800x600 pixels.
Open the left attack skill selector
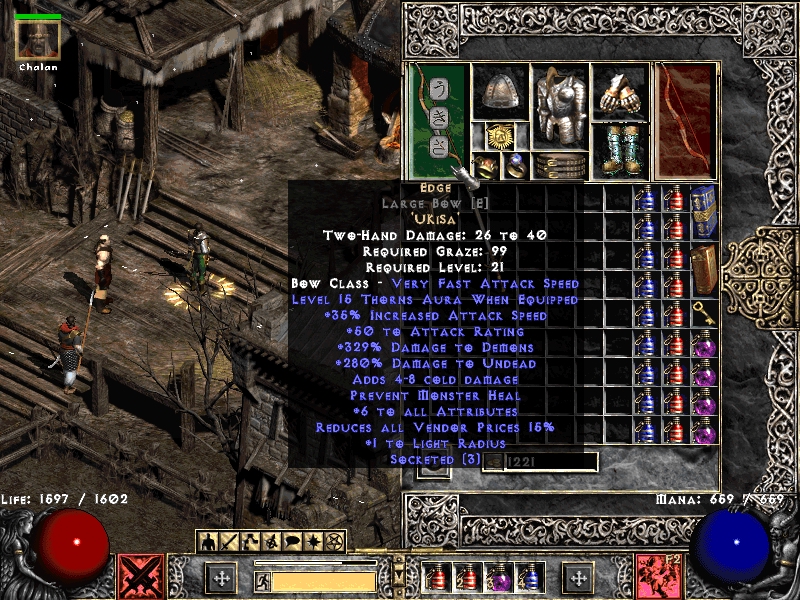click(x=141, y=576)
